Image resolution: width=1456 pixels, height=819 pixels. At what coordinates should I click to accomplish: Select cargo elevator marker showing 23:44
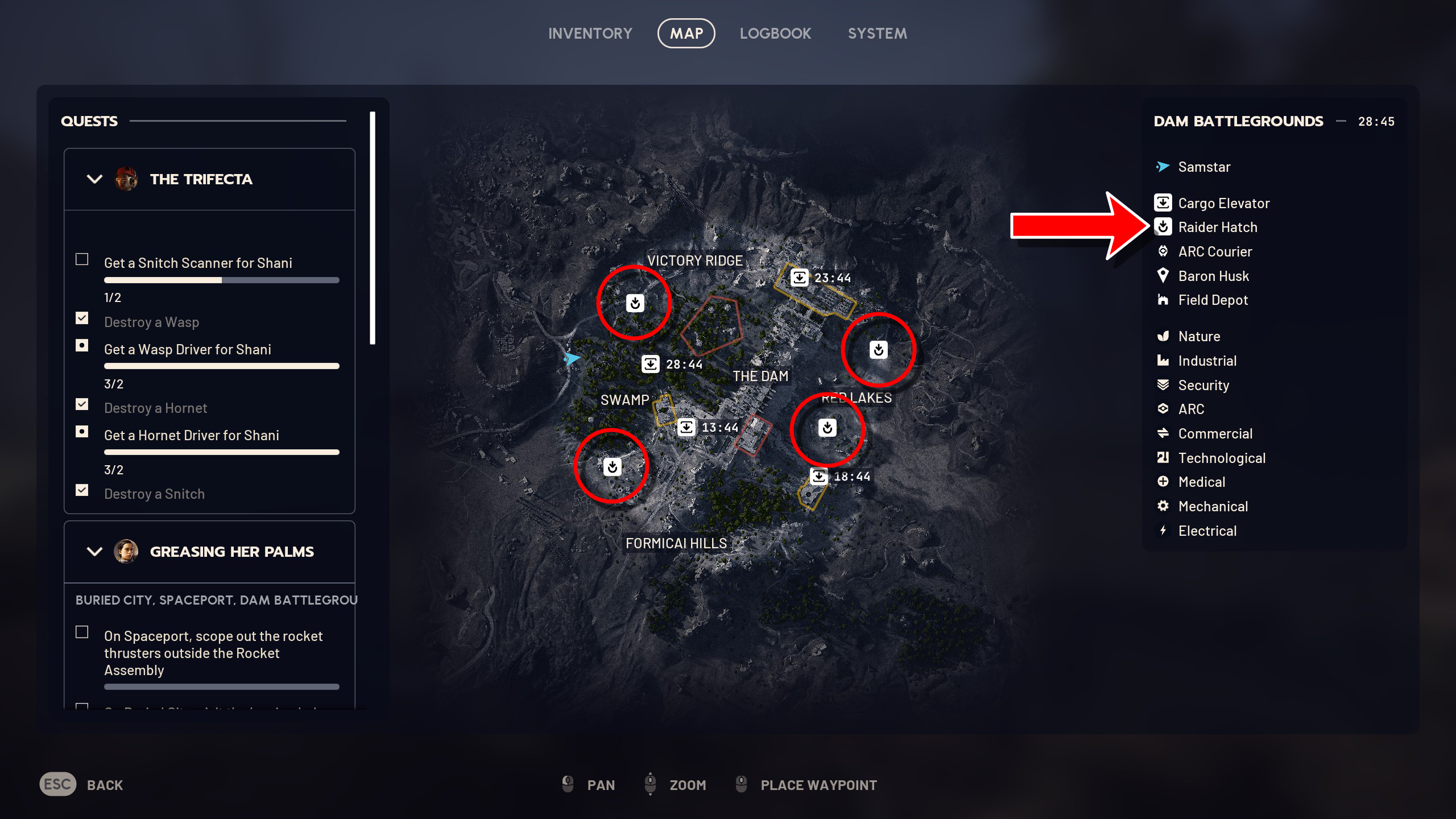click(800, 278)
